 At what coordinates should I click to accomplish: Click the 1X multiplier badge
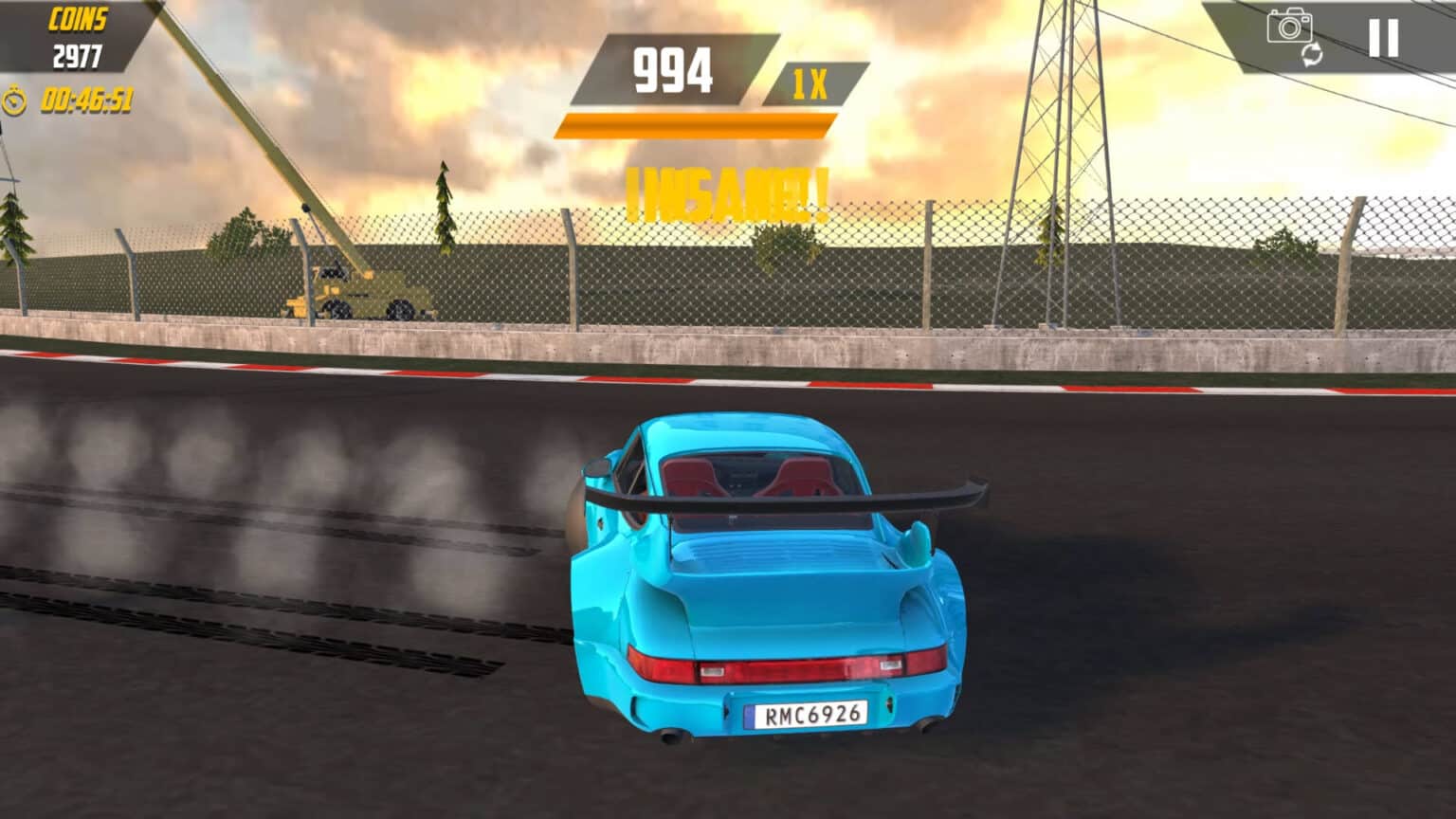813,85
